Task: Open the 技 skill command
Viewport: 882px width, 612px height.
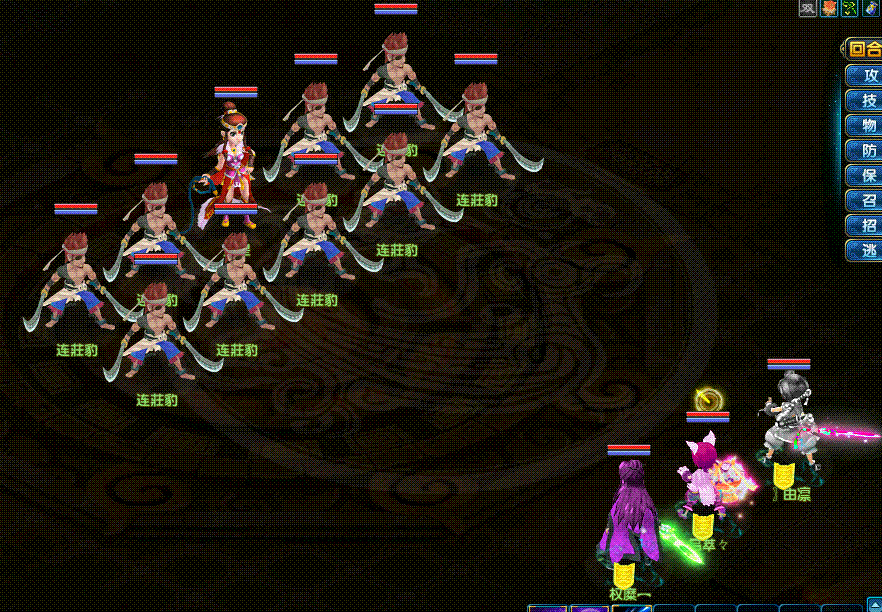Action: click(866, 101)
